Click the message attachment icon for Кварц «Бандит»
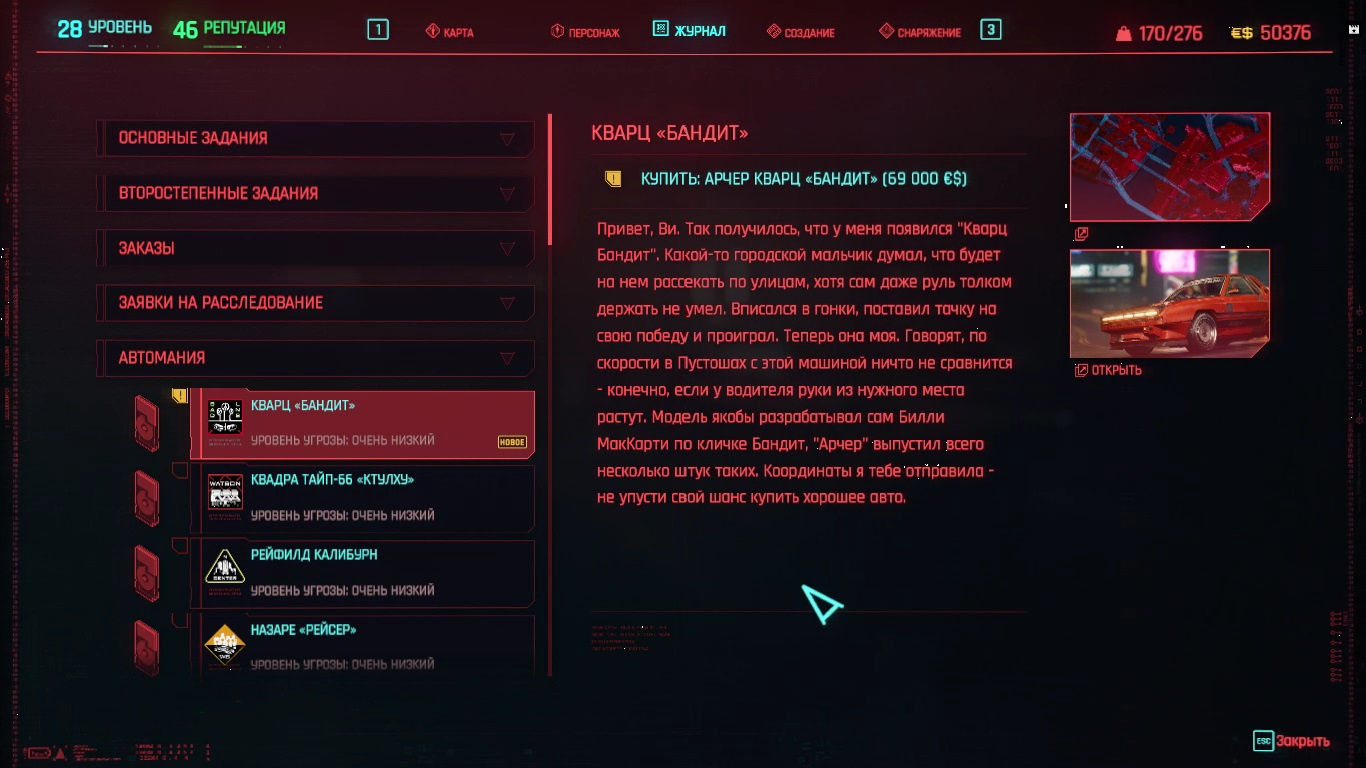 180,394
